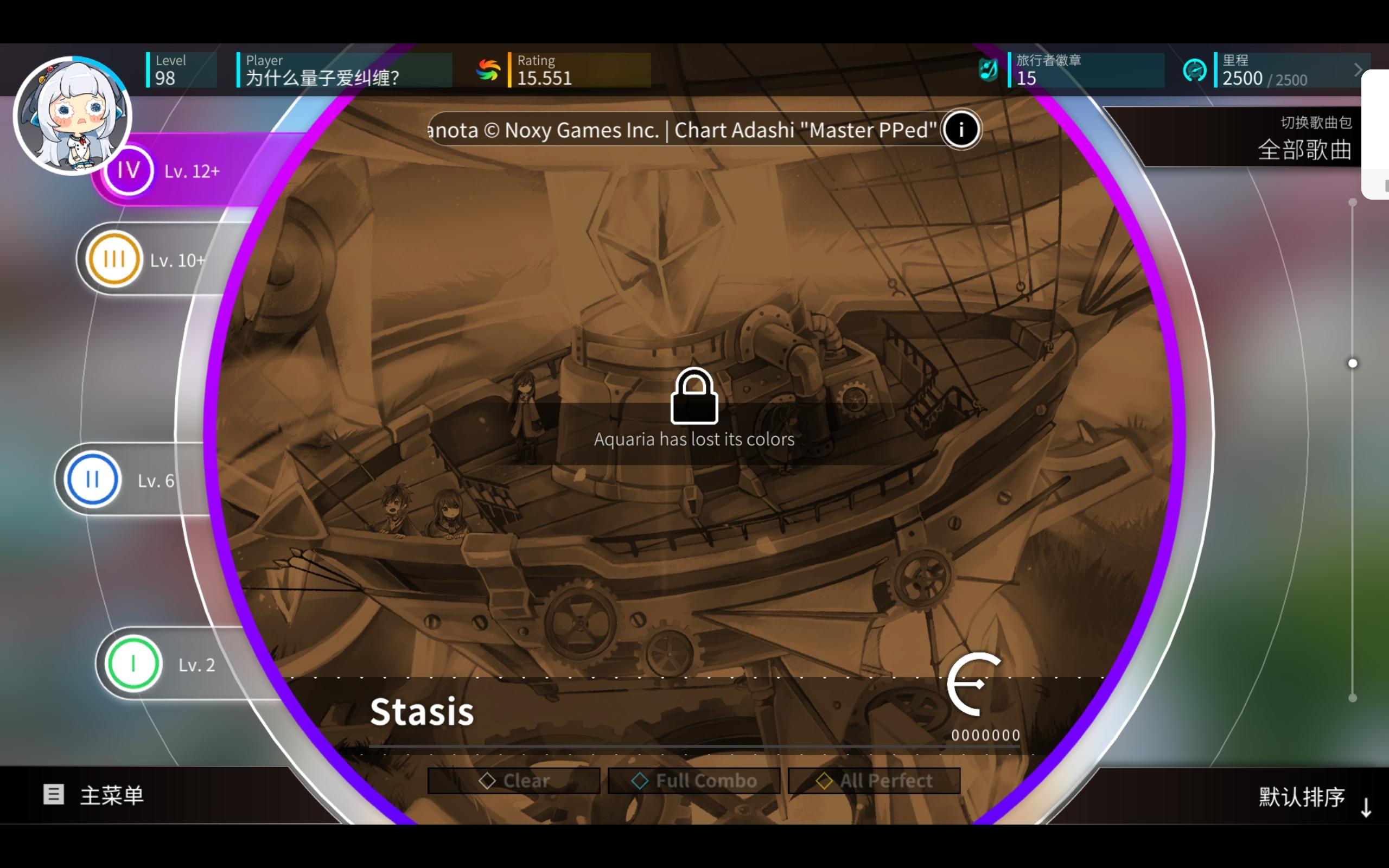The image size is (1389, 868).
Task: Expand details with top-right chevron arrow
Action: [x=1358, y=69]
